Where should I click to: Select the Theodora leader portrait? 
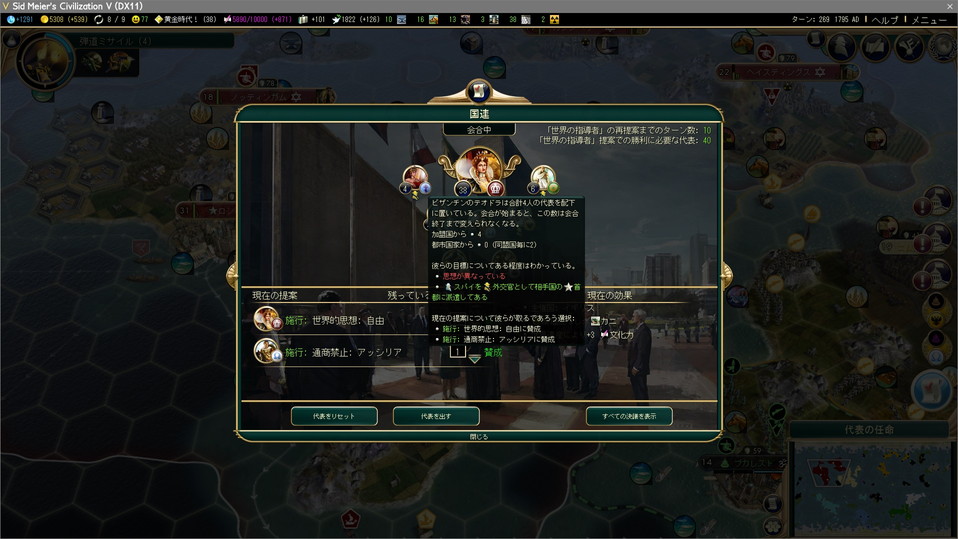click(479, 168)
